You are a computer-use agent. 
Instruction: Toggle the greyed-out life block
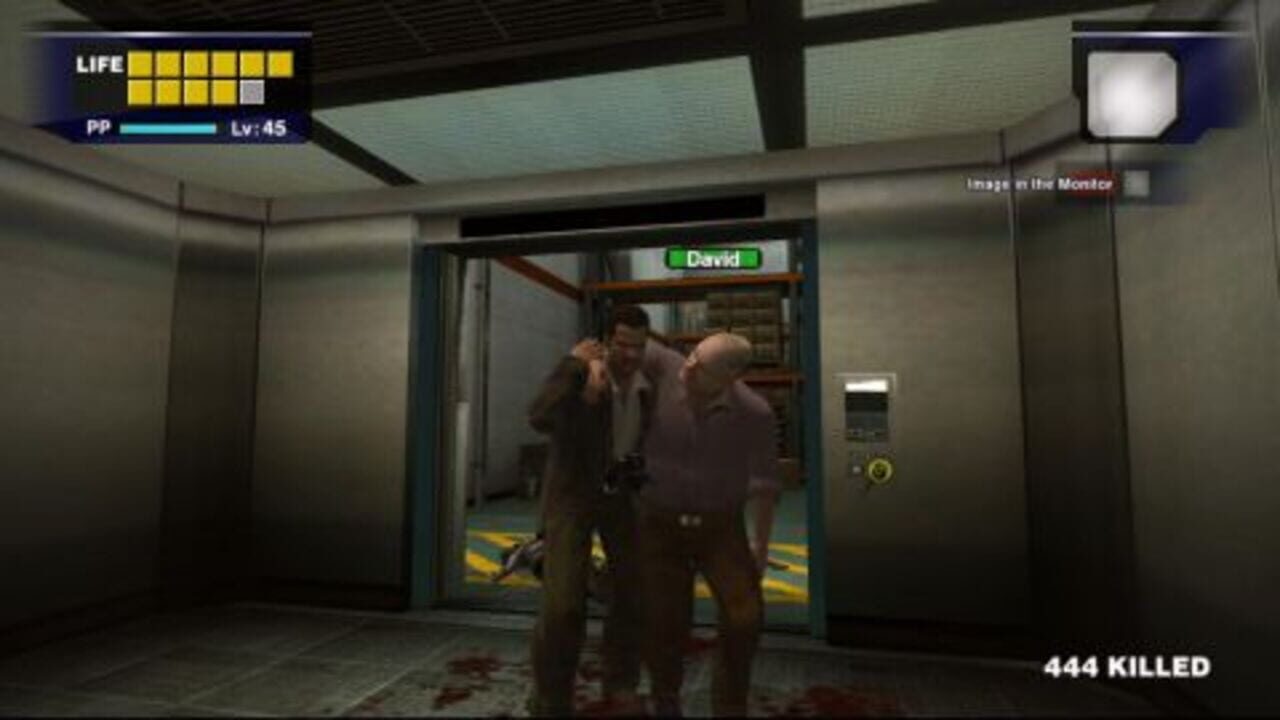click(252, 92)
